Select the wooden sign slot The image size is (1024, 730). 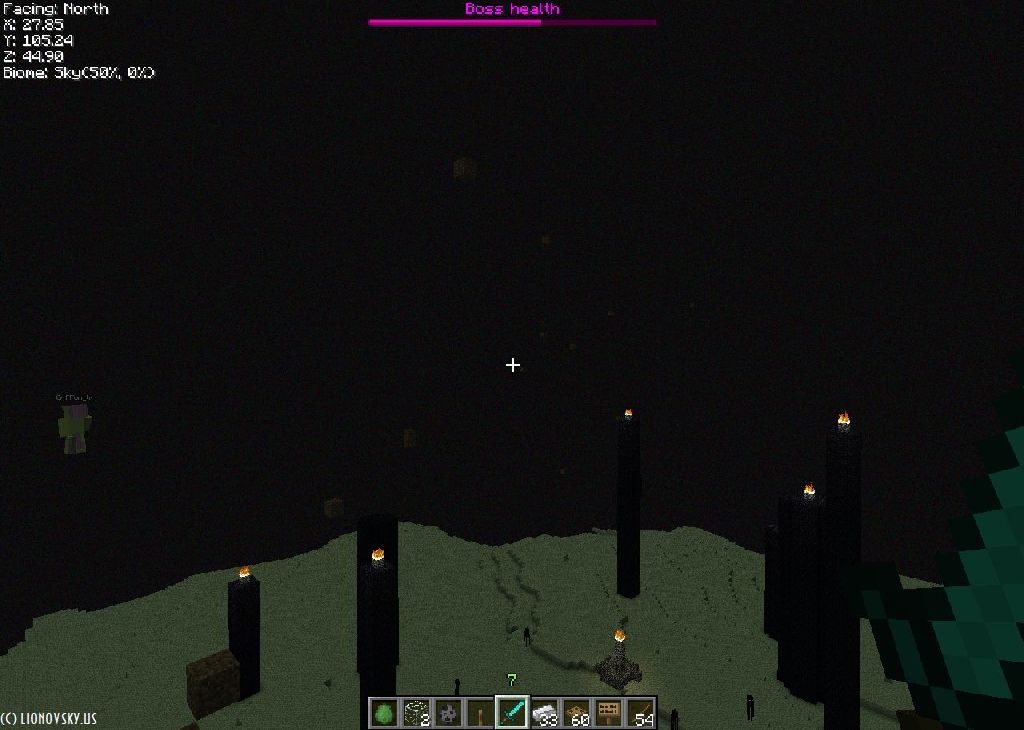(x=608, y=712)
